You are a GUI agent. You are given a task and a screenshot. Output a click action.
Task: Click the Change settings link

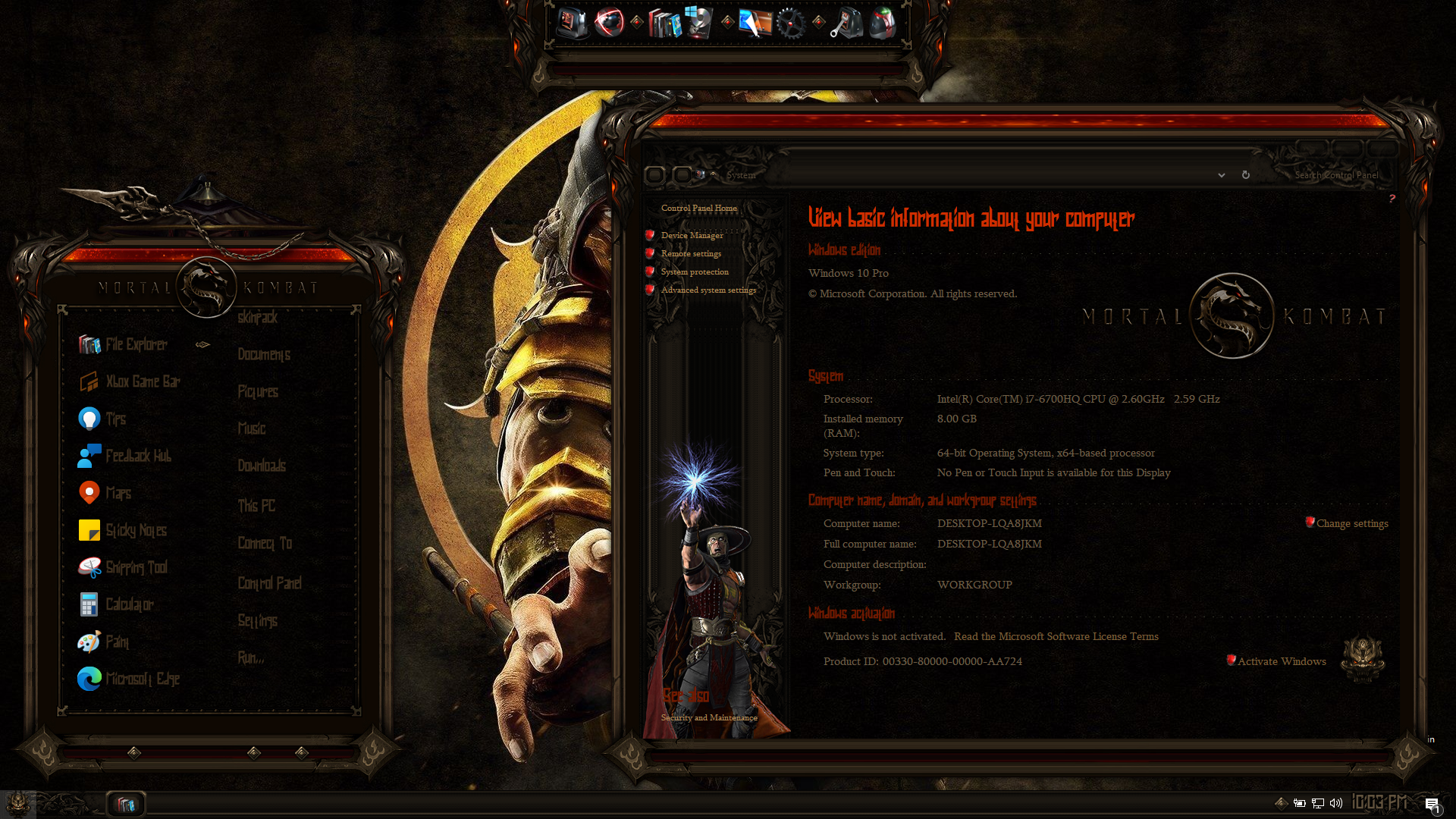coord(1352,524)
